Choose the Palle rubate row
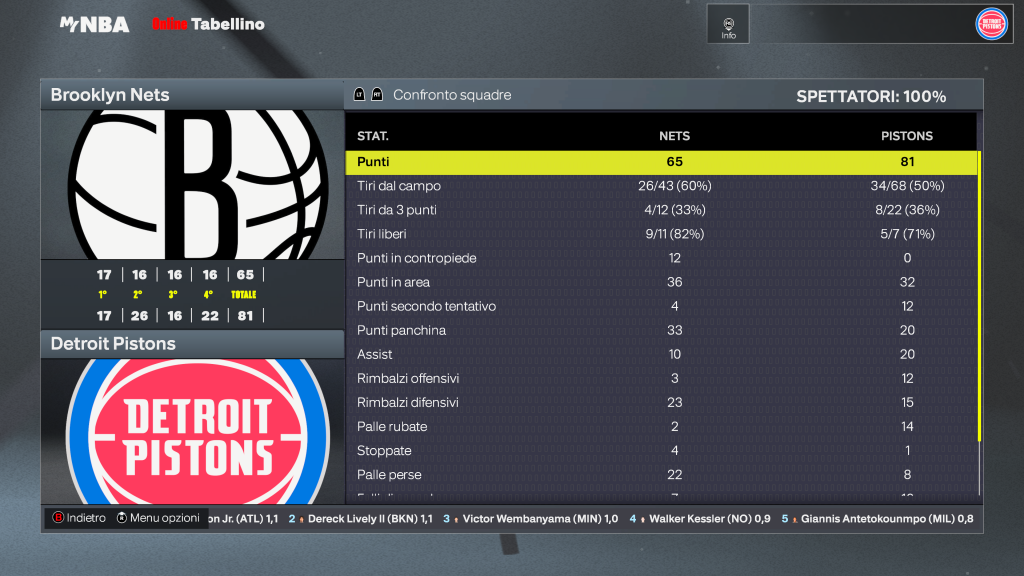Screen dimensions: 1024x576 661,426
